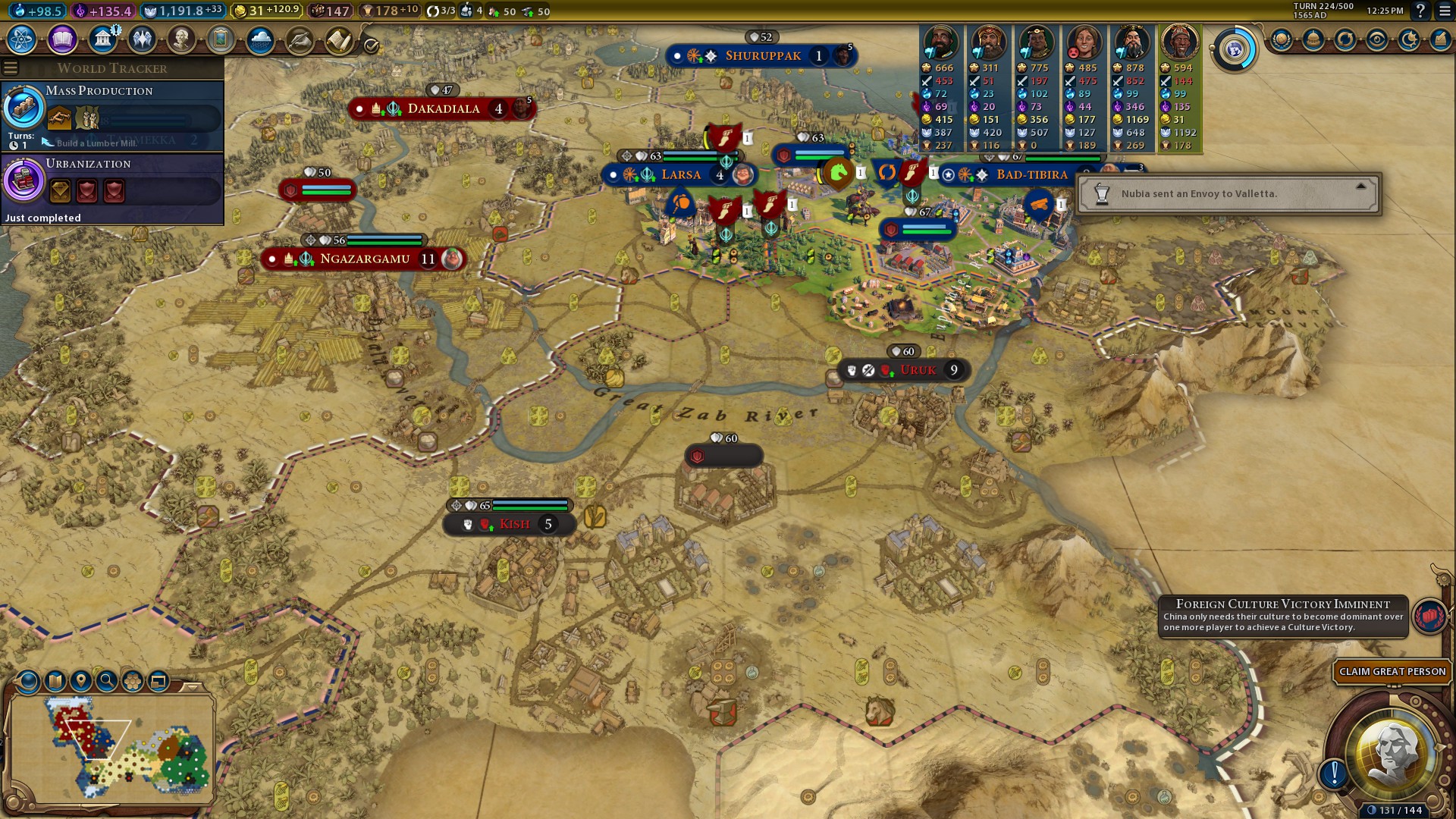Open the minimap search magnifier tool
The image size is (1456, 819).
tap(107, 681)
